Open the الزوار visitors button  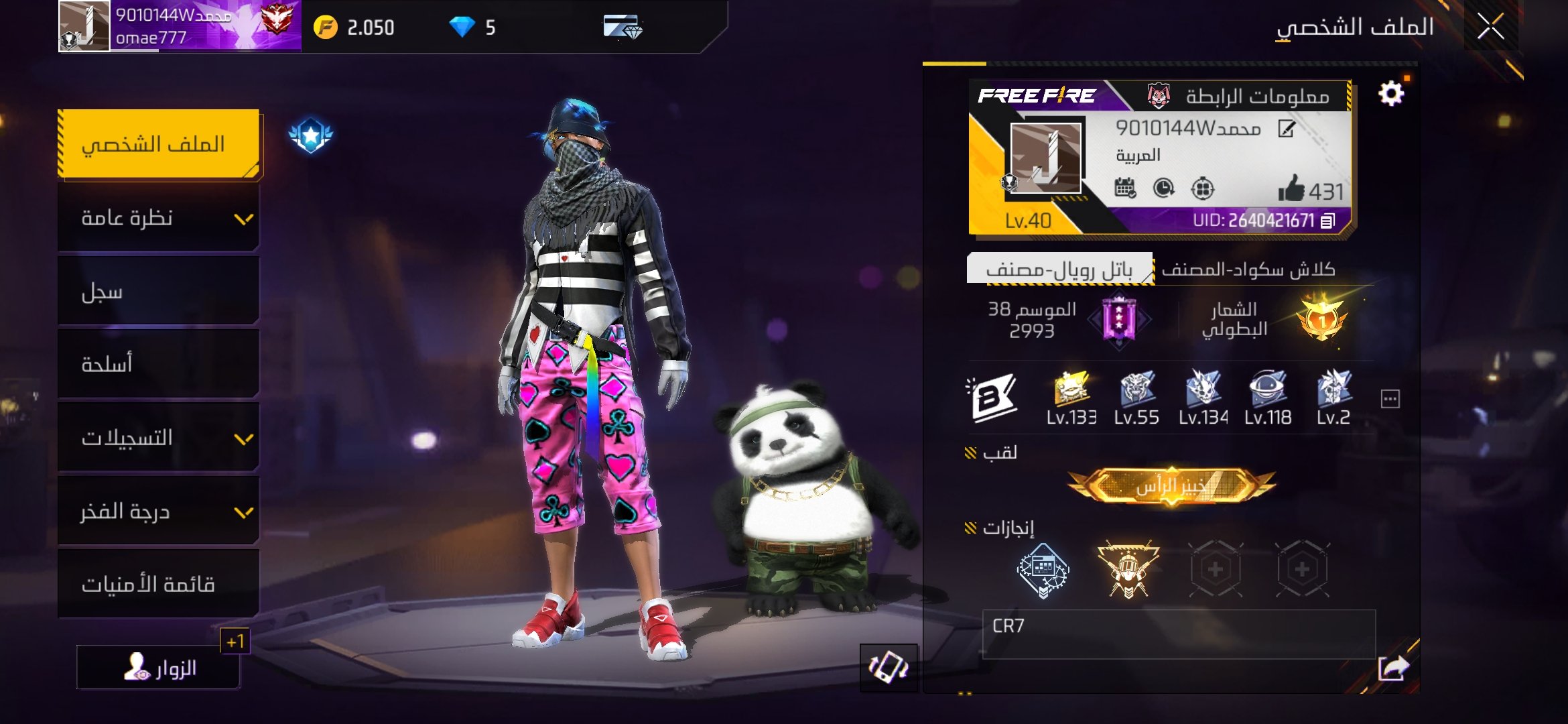pyautogui.click(x=159, y=668)
